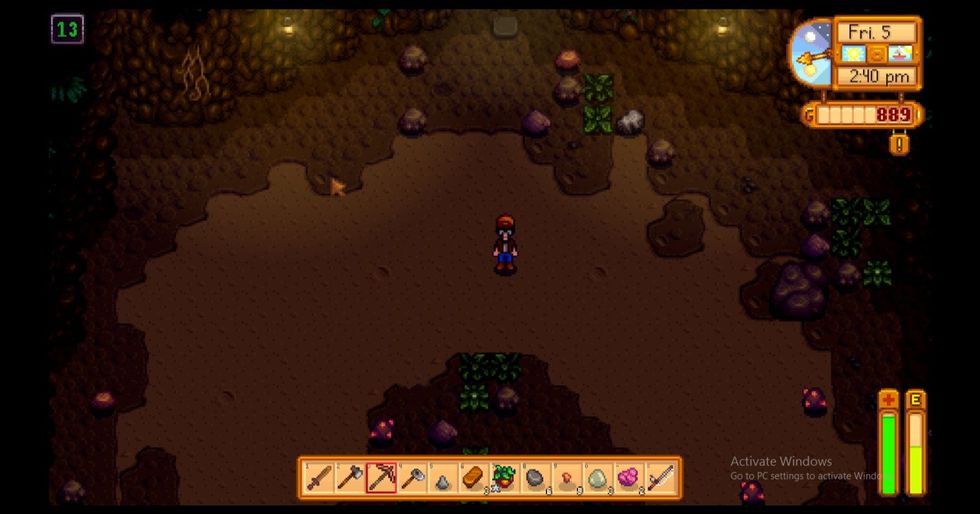Equip the axe from the hotbar

(x=350, y=478)
